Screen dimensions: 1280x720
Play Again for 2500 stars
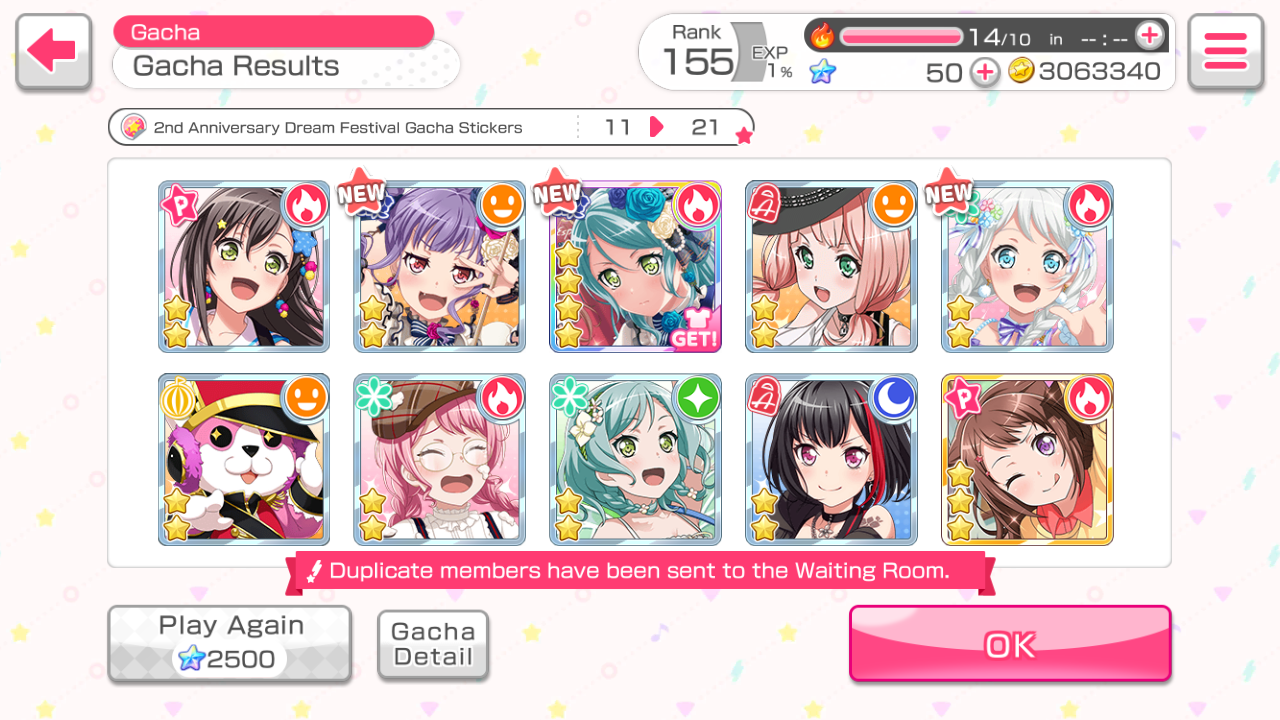point(230,643)
